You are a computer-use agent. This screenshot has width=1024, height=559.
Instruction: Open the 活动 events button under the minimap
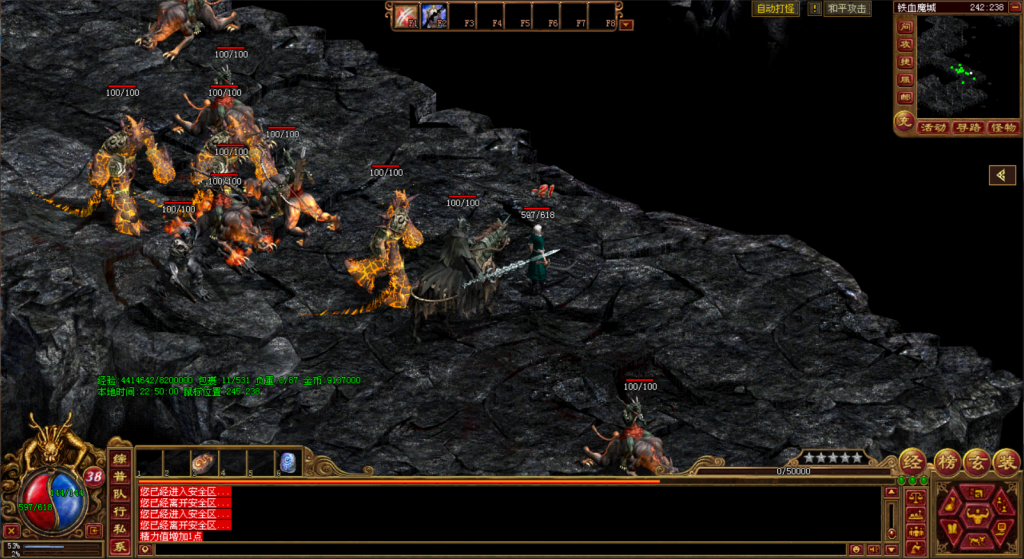click(x=934, y=128)
